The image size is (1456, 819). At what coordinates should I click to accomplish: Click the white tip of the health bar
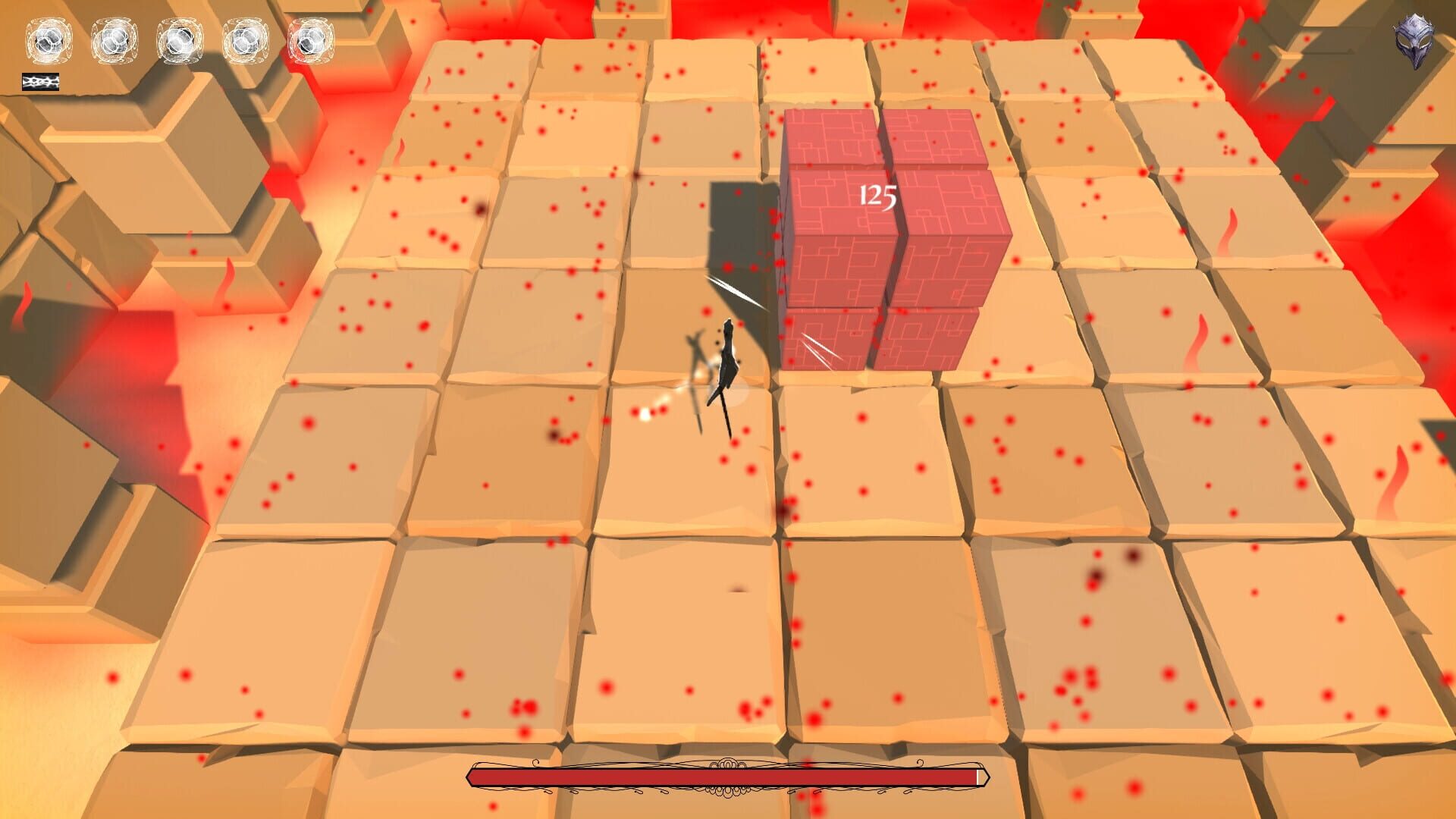pos(980,777)
